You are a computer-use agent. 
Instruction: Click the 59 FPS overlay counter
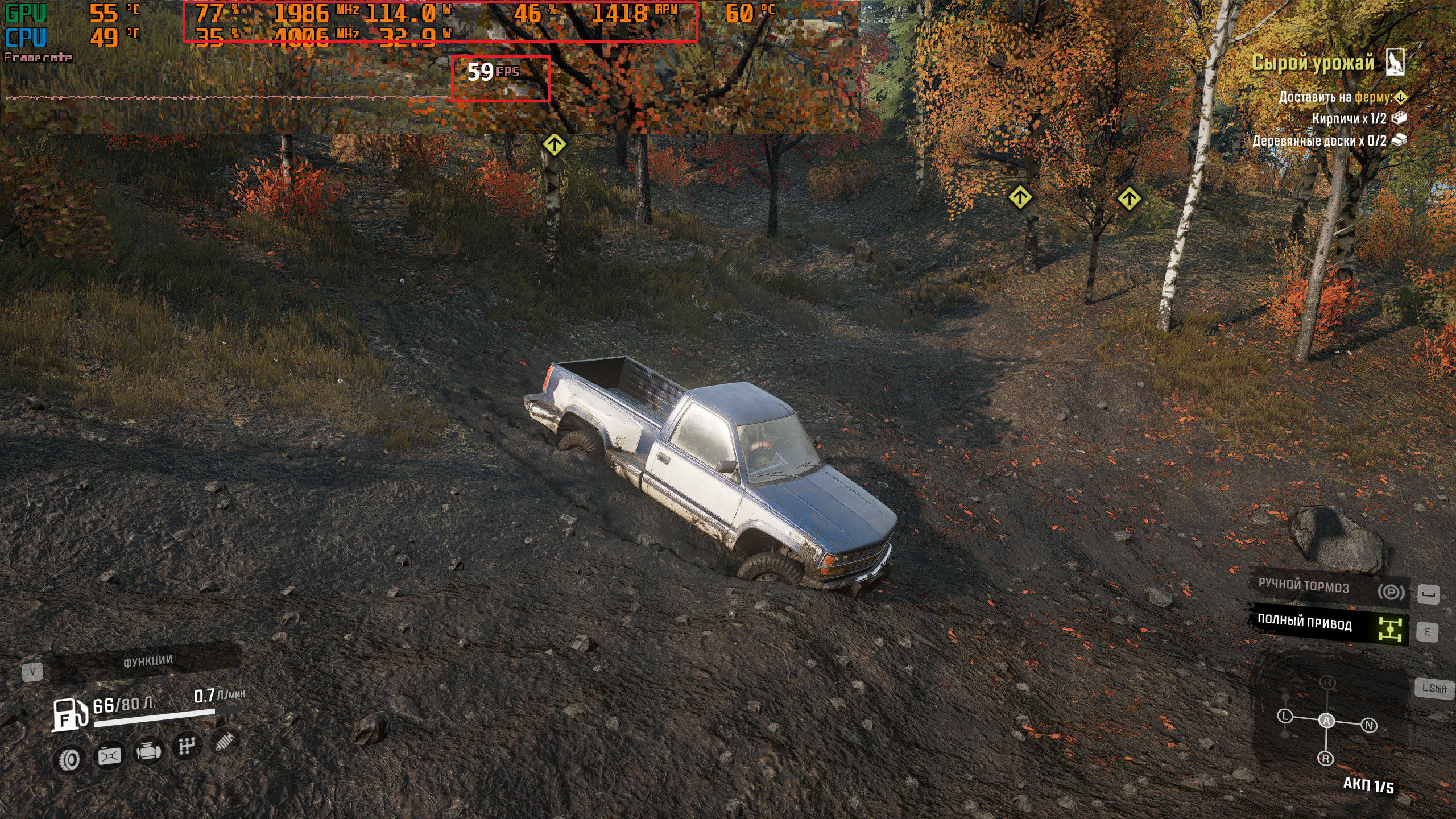click(493, 72)
